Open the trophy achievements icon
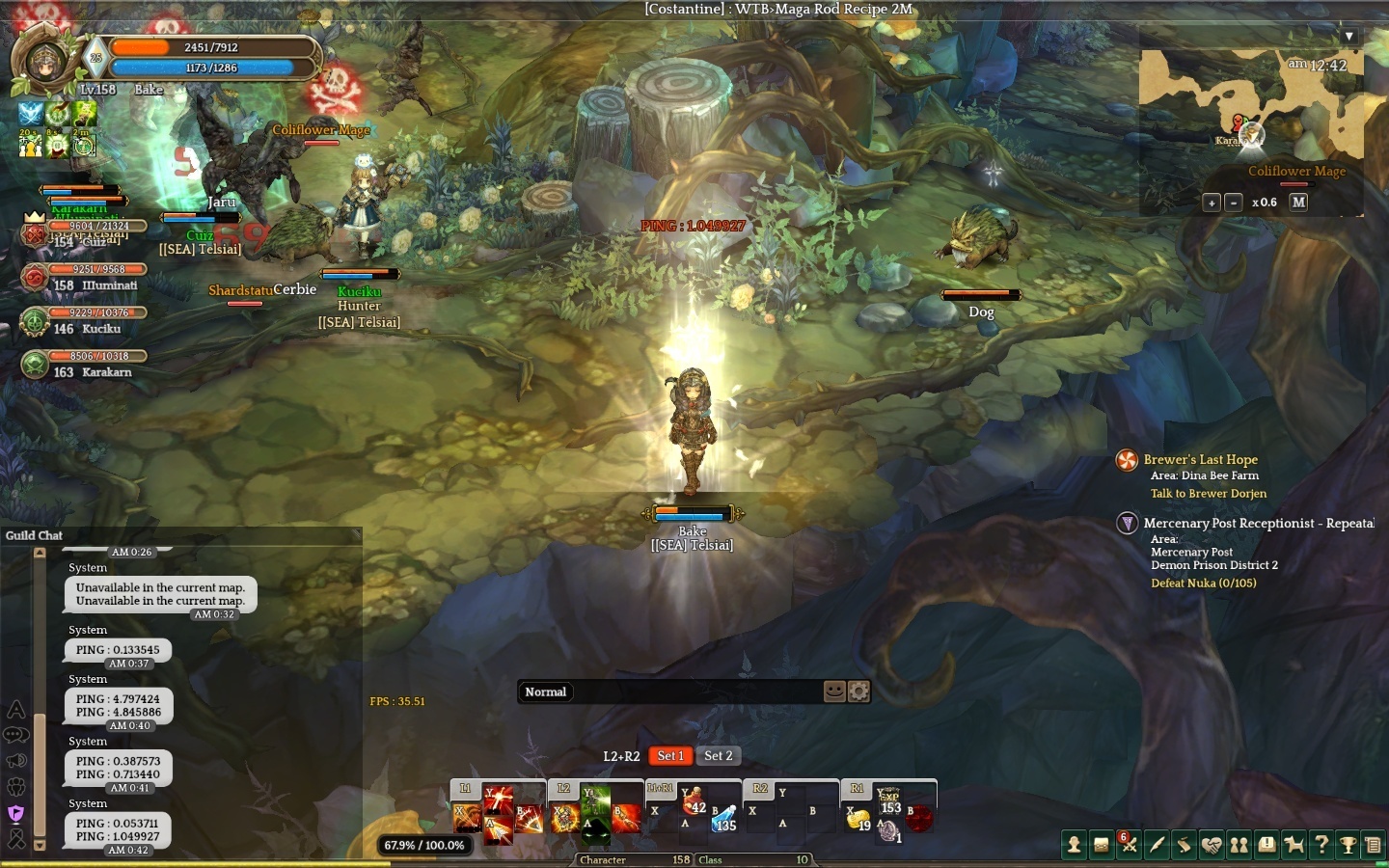Viewport: 1389px width, 868px height. [x=1348, y=846]
